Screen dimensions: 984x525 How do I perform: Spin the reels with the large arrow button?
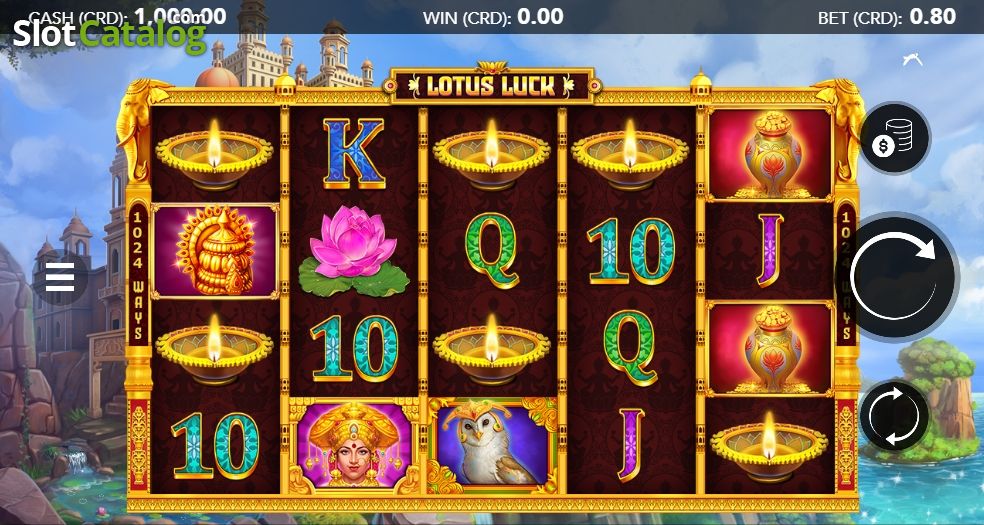pyautogui.click(x=895, y=277)
